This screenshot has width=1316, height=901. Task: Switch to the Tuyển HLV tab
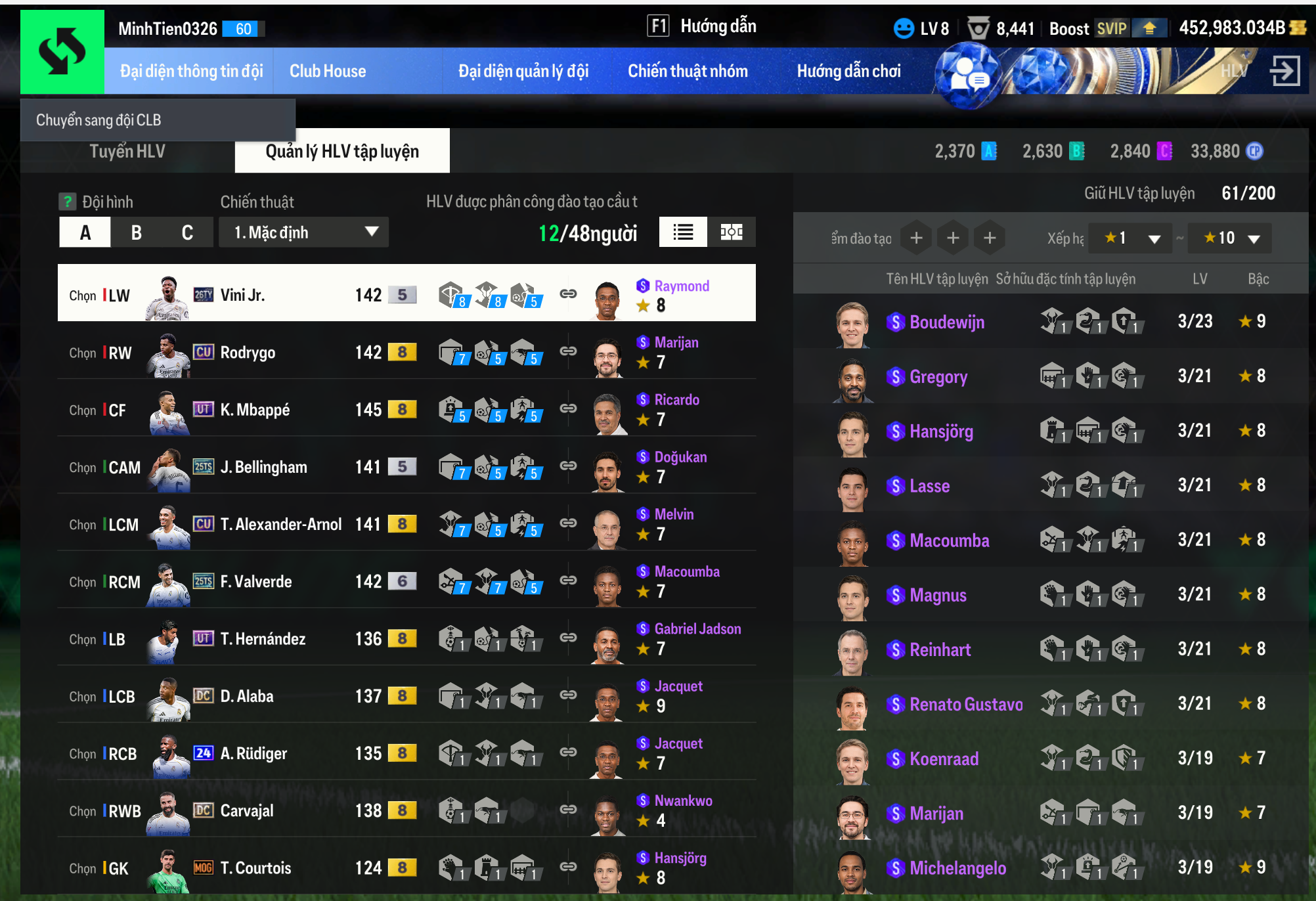tap(127, 152)
